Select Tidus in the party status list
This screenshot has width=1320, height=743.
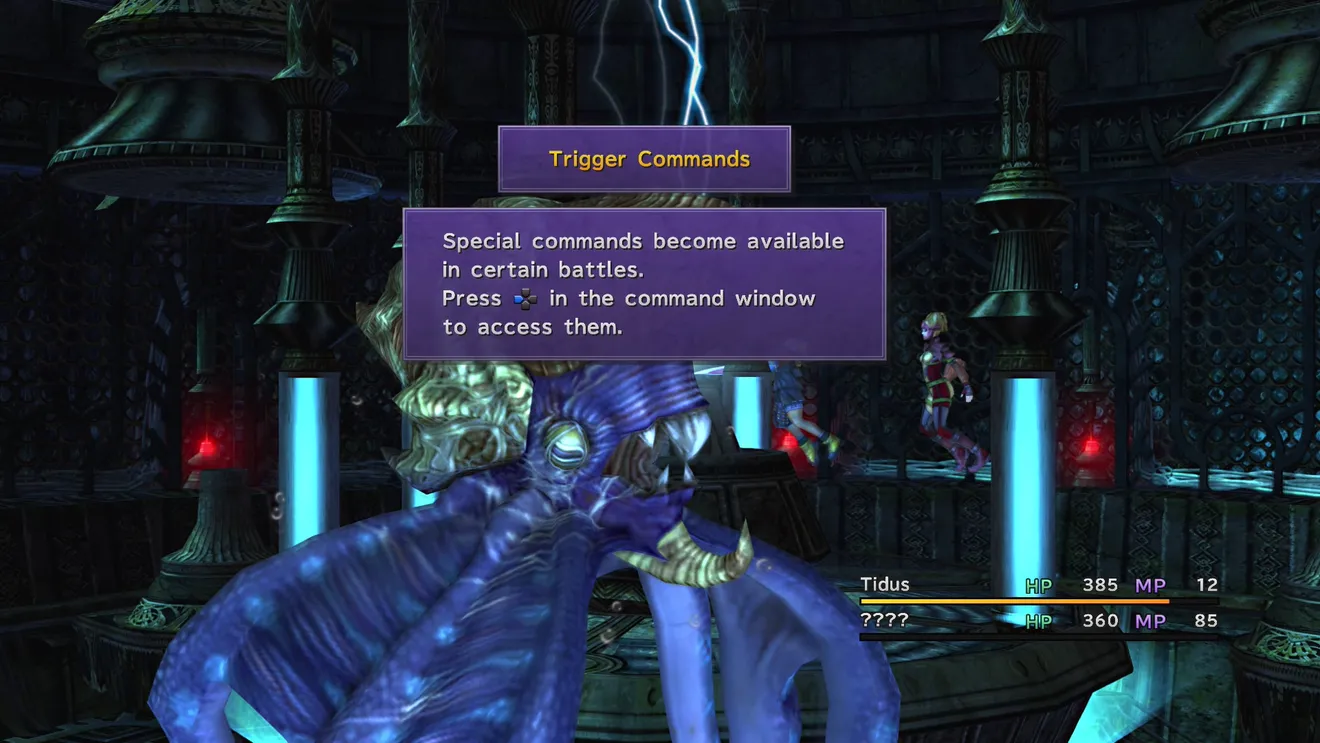click(886, 585)
